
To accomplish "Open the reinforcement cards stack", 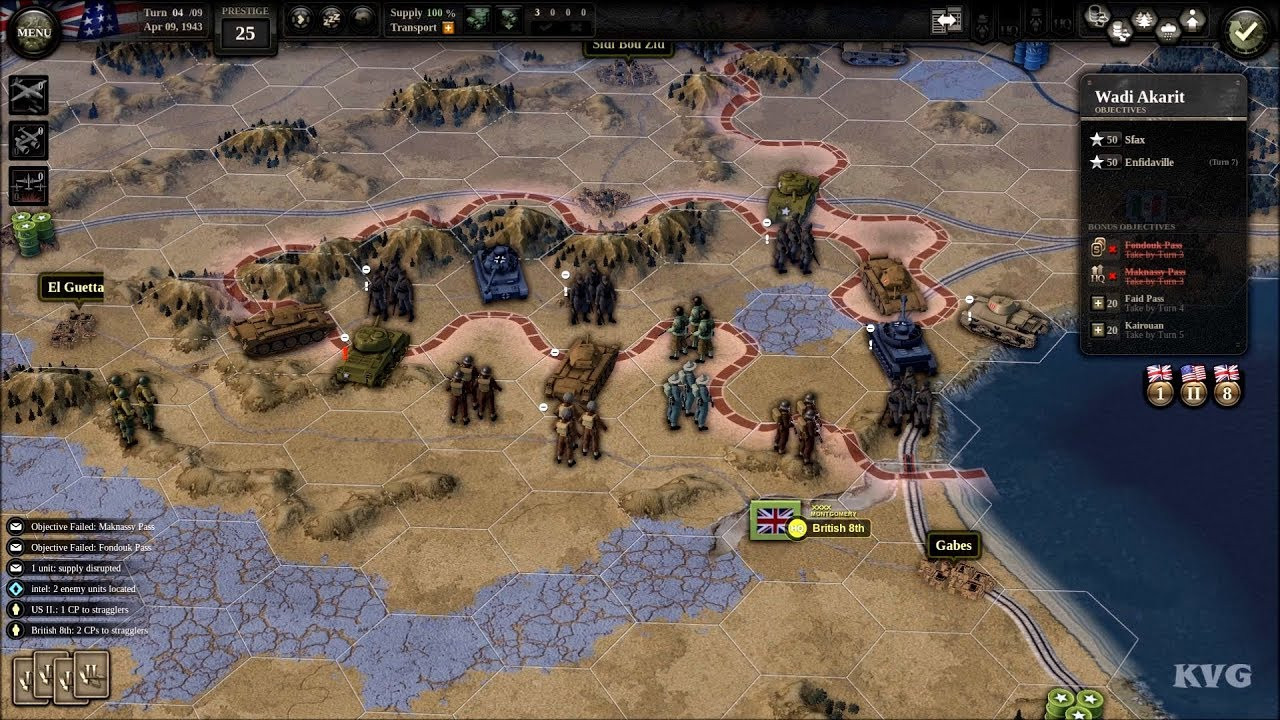I will tap(60, 677).
